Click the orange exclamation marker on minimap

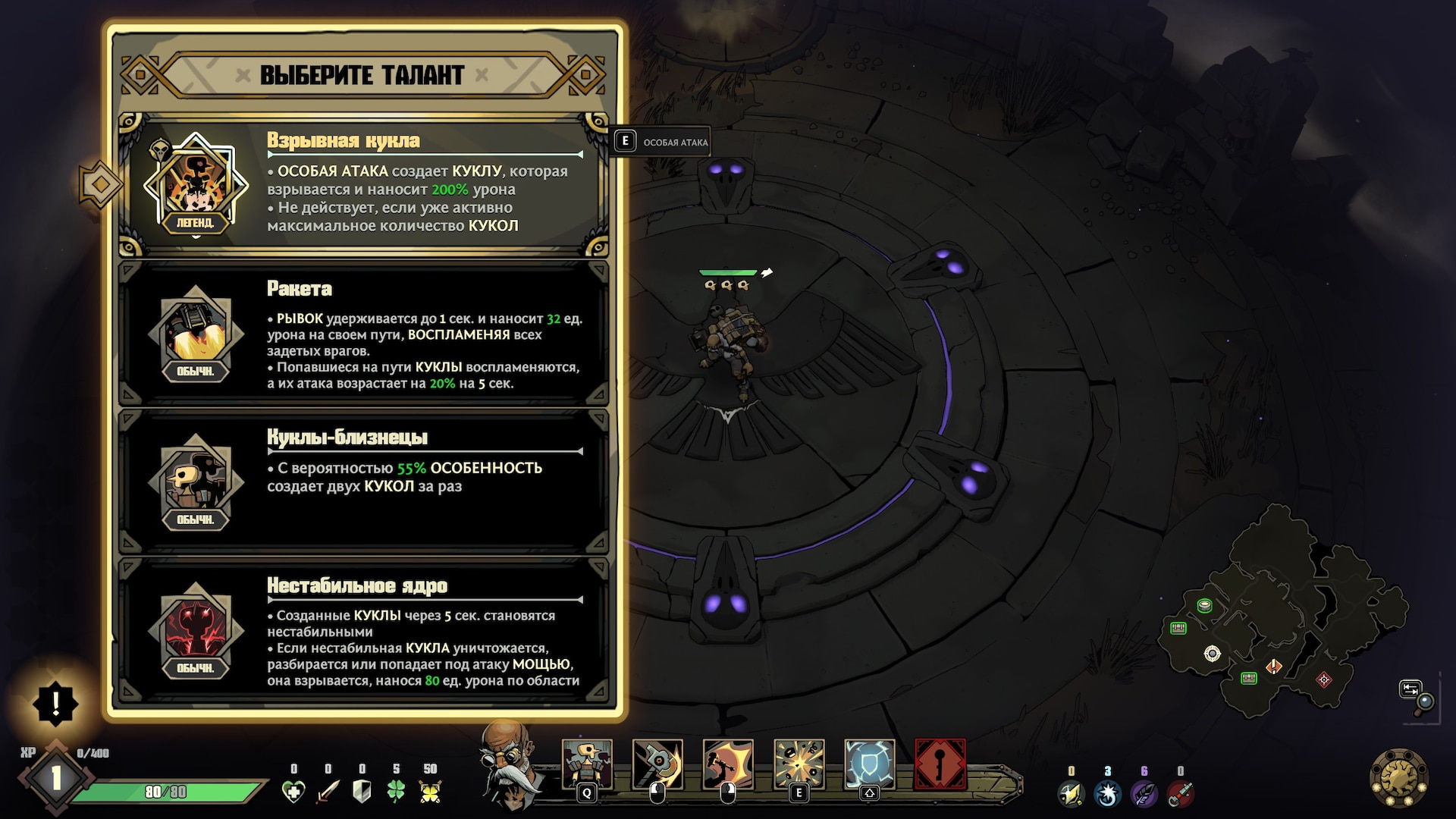[x=1274, y=667]
